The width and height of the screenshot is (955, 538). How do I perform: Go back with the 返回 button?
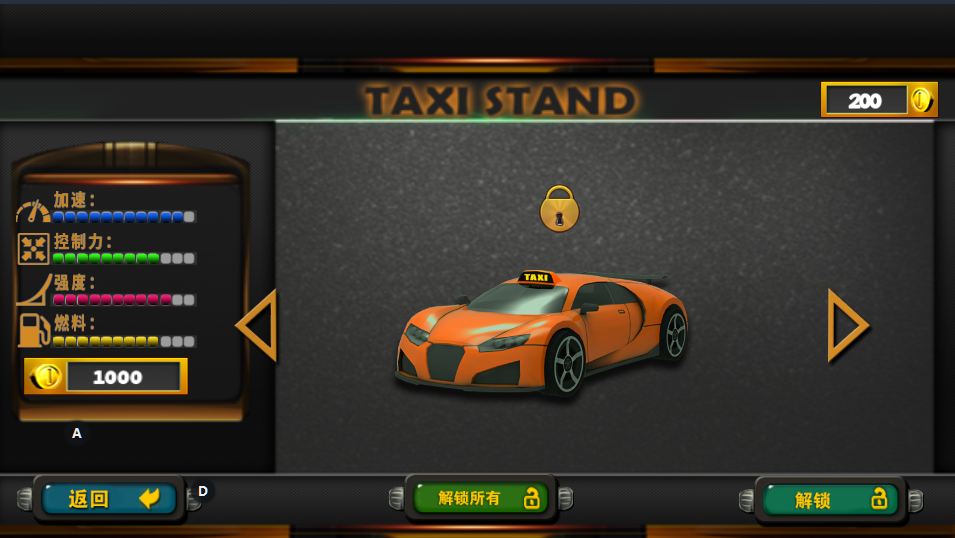click(x=110, y=498)
